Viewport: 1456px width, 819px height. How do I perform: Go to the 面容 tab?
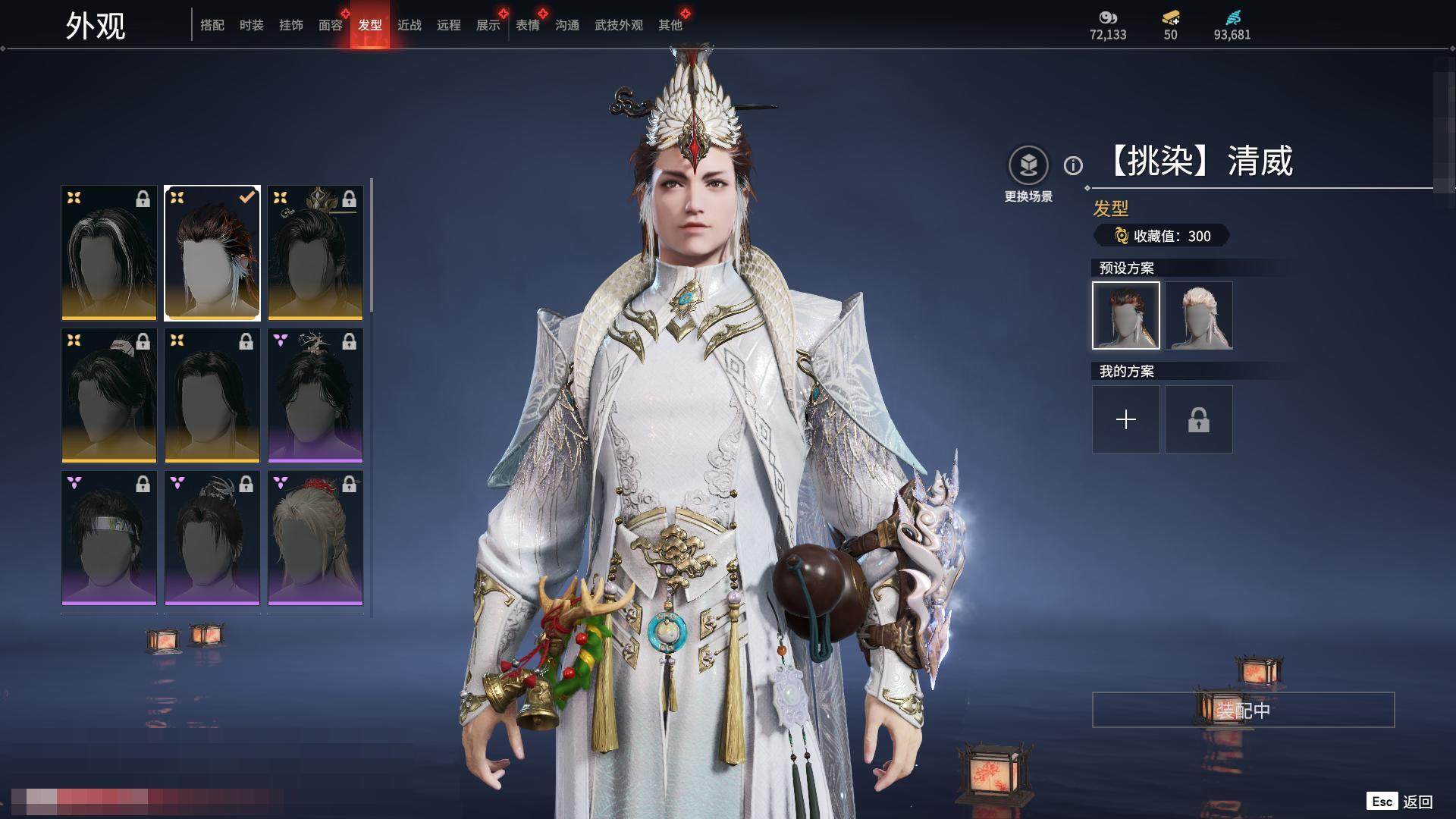tap(331, 25)
